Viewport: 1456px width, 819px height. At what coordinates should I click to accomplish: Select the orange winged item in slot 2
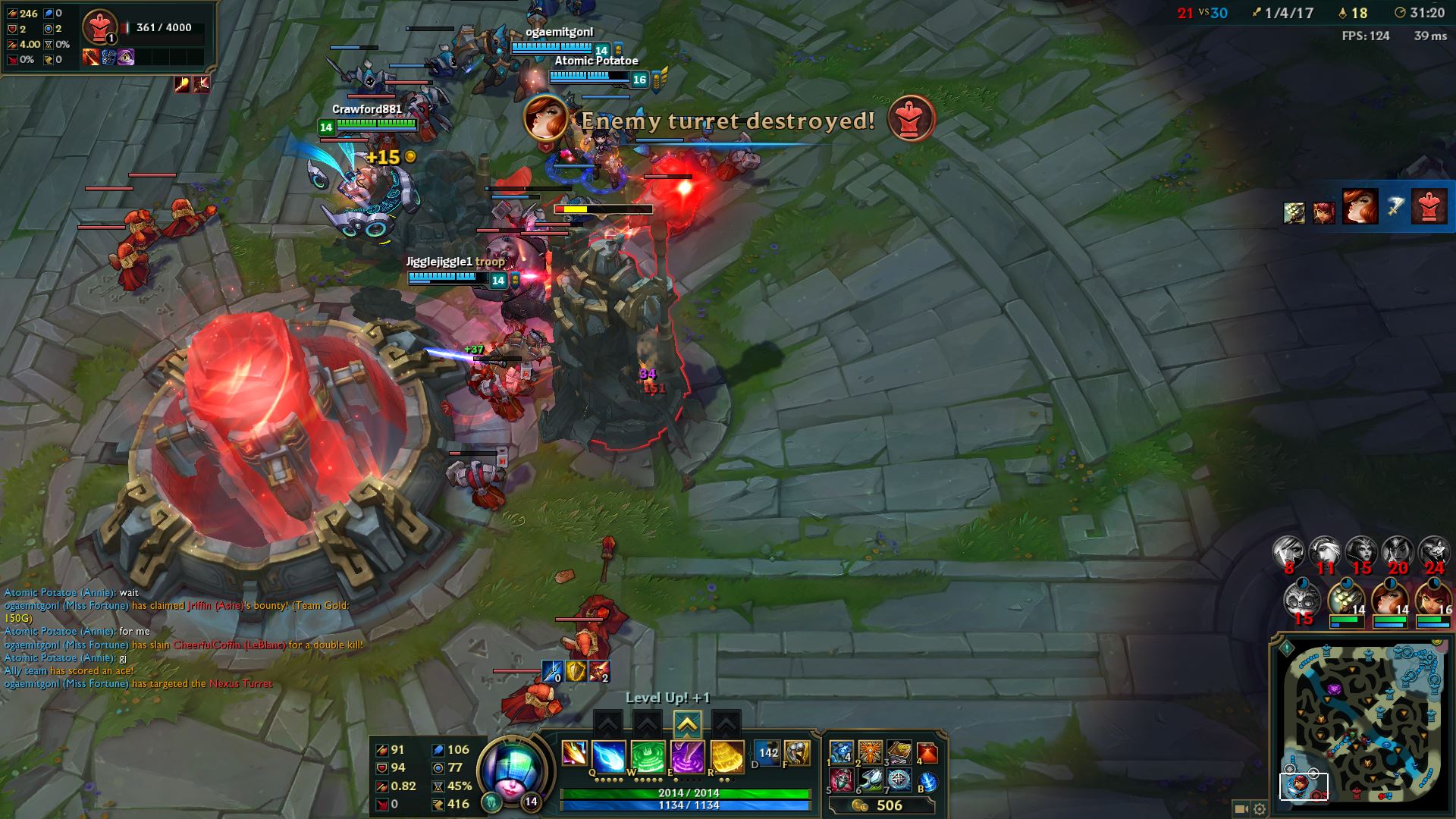[x=871, y=752]
